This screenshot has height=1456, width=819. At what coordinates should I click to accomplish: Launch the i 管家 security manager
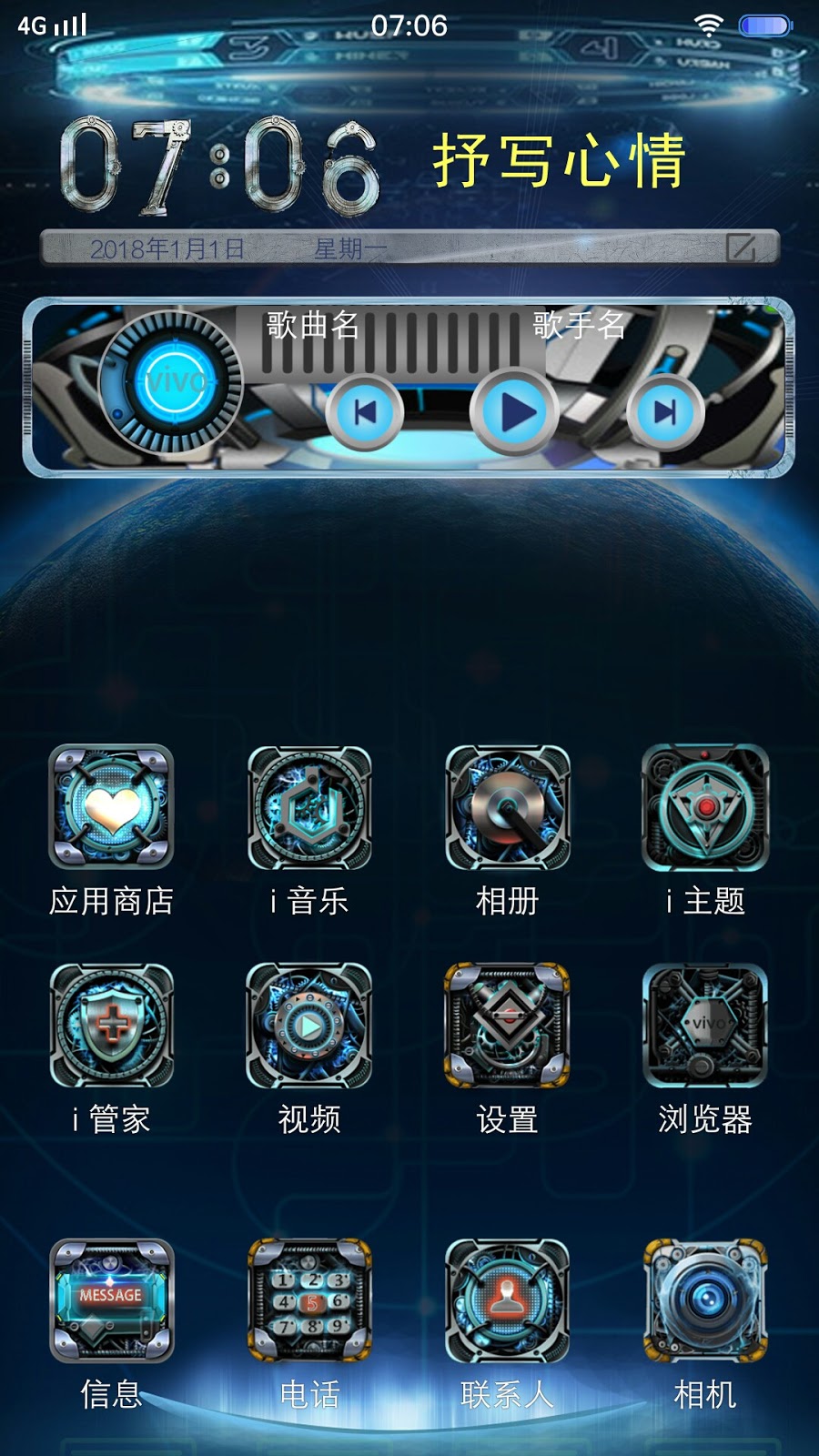111,1026
